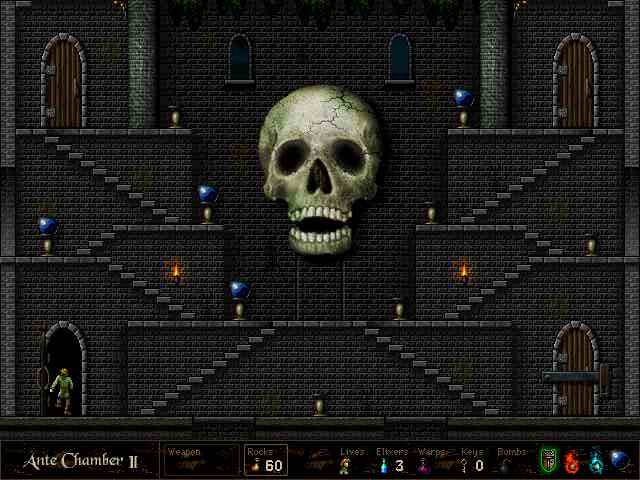Click the blue gem orb icon in HUD
This screenshot has height=480, width=640.
(620, 460)
